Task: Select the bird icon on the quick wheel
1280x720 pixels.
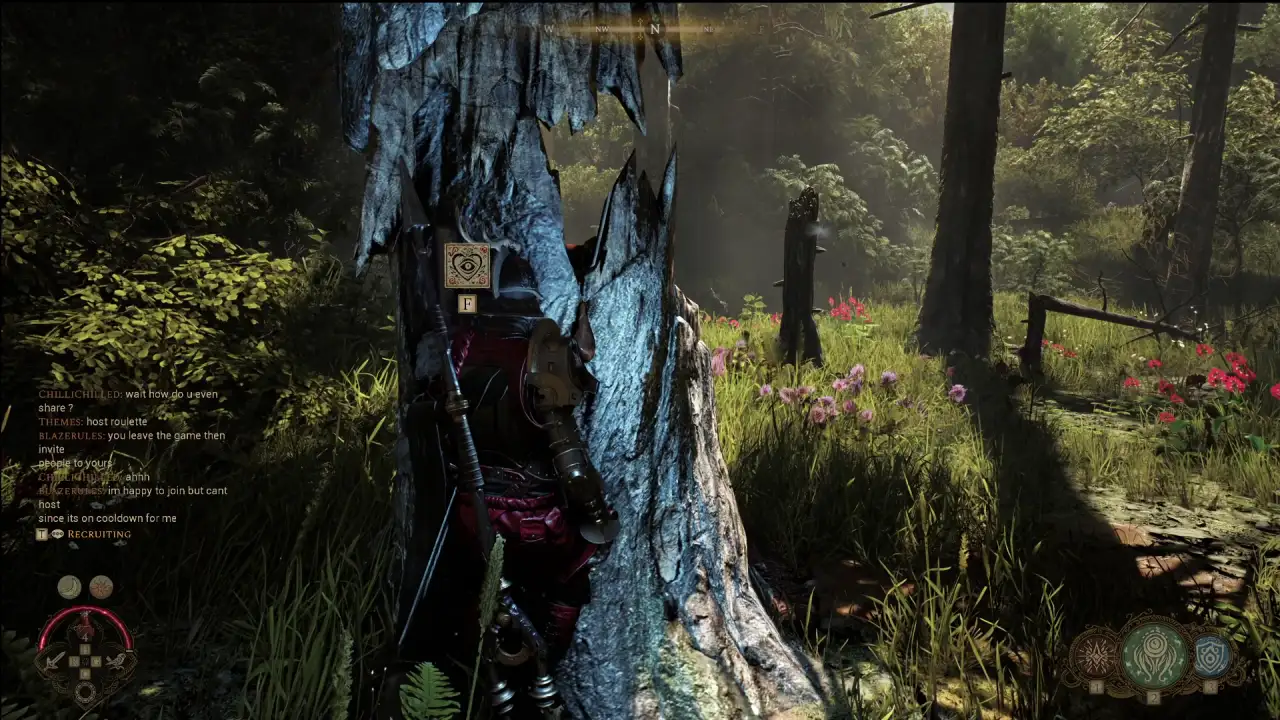Action: tap(117, 660)
